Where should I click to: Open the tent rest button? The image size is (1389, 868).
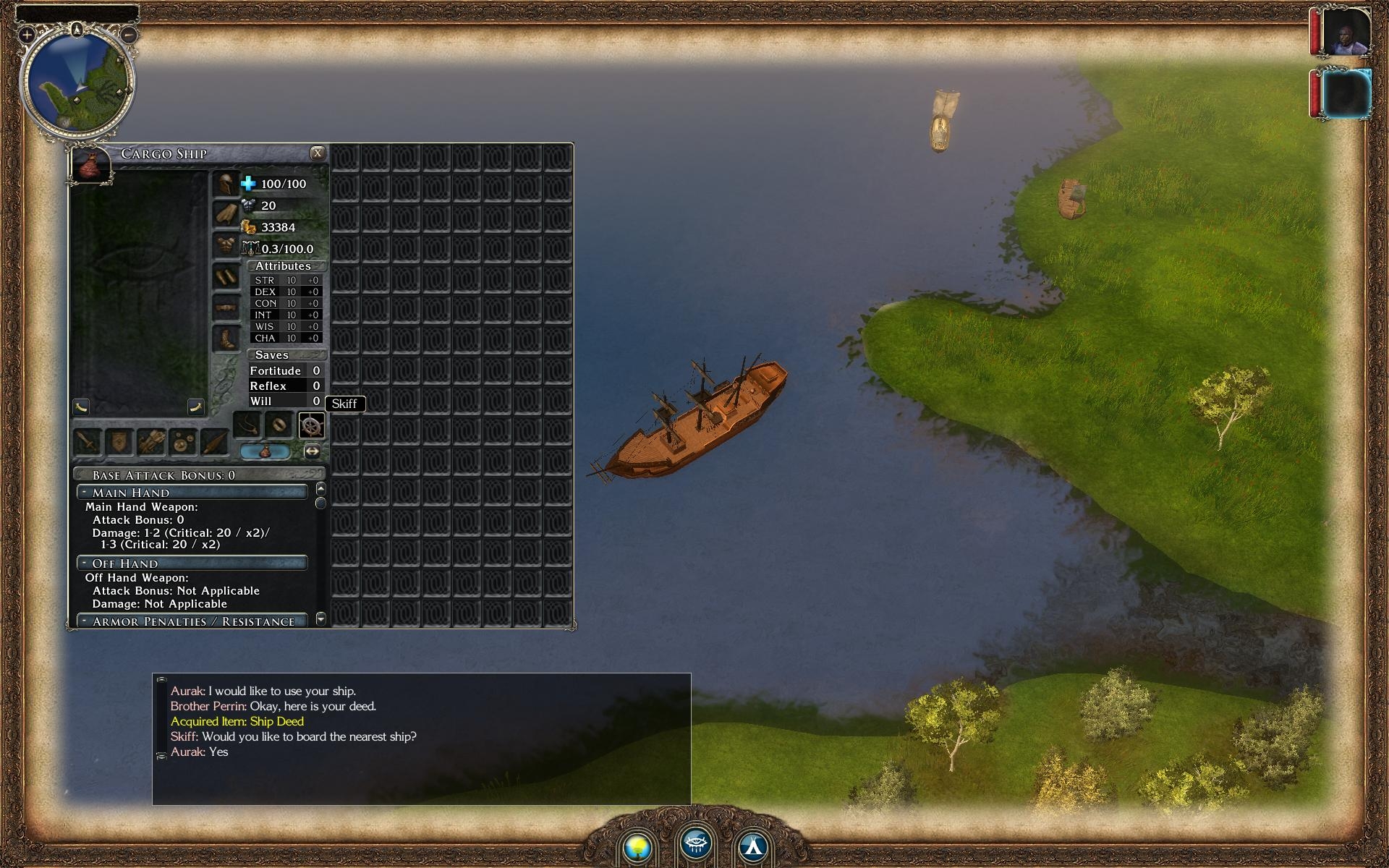point(753,846)
